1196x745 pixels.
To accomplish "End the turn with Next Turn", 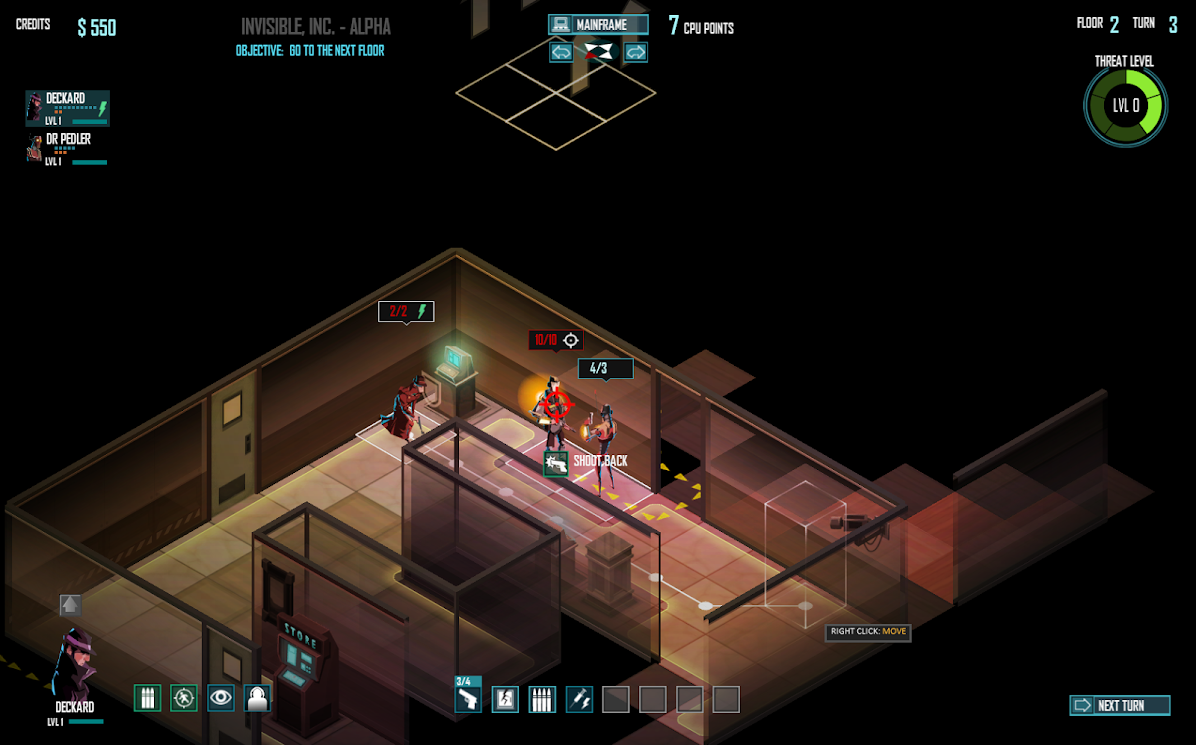I will point(1119,705).
